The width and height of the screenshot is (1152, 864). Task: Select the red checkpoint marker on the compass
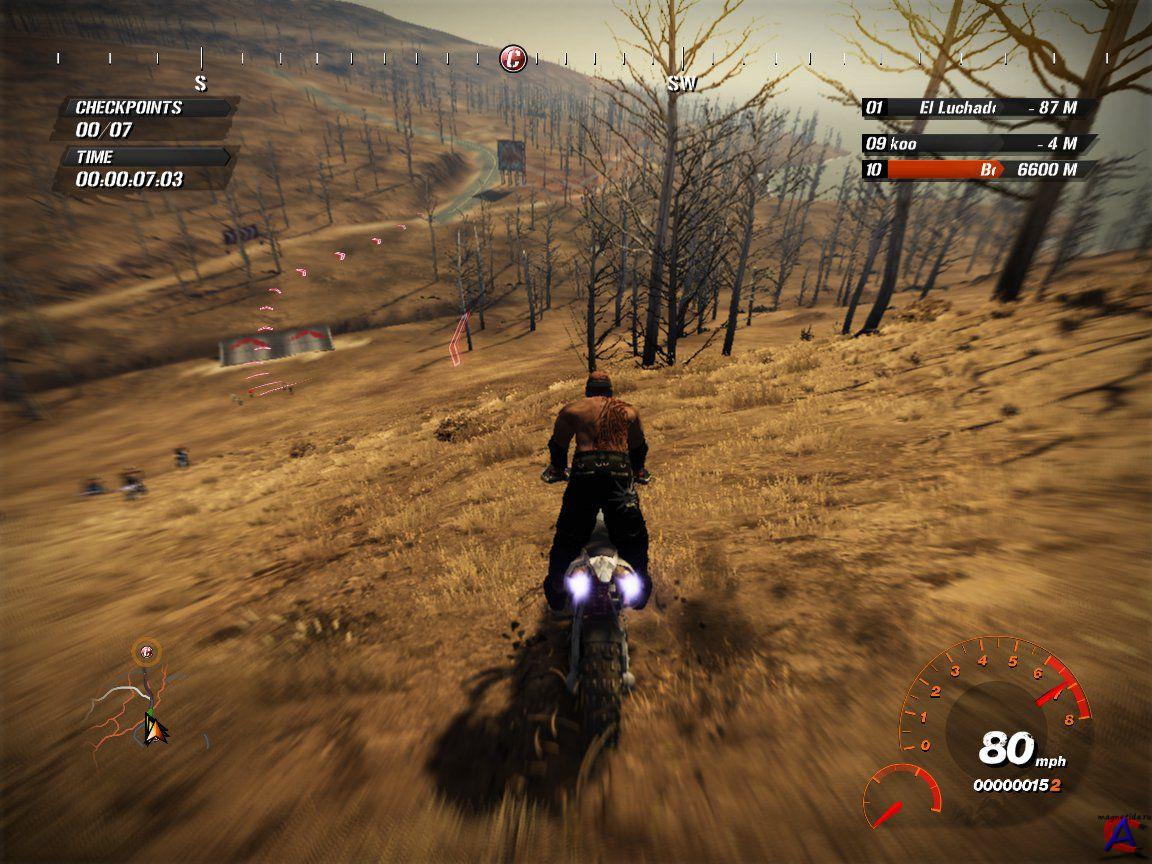click(x=513, y=59)
